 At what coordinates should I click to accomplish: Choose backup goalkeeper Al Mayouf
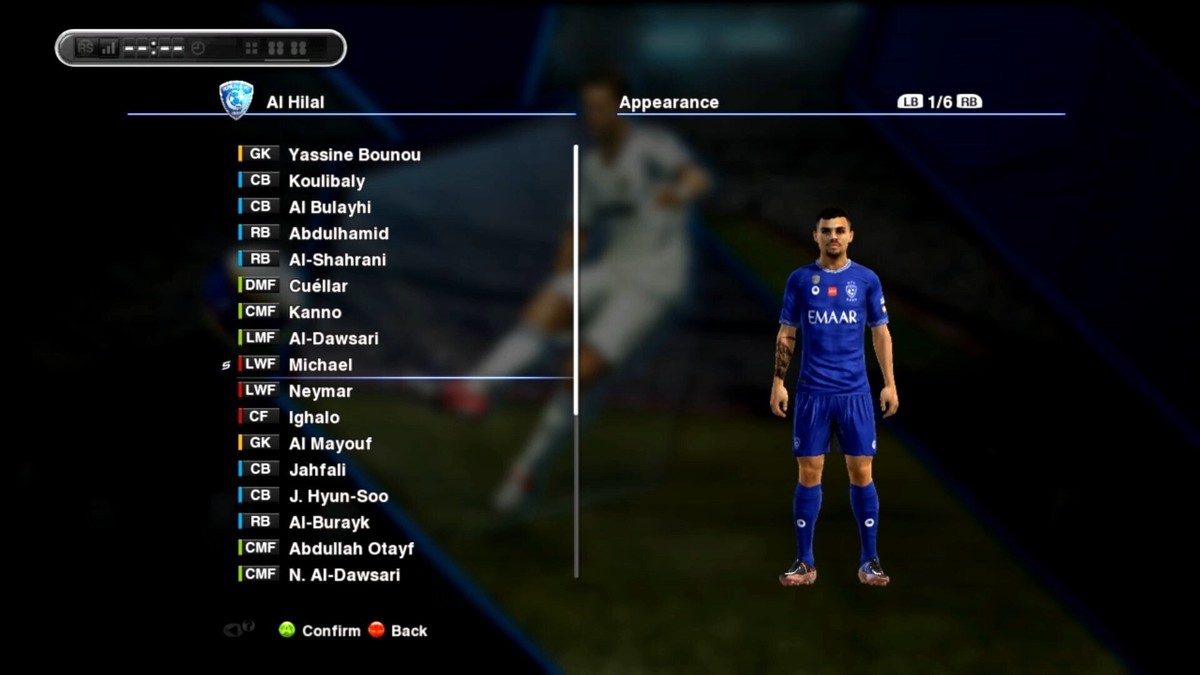pyautogui.click(x=330, y=444)
